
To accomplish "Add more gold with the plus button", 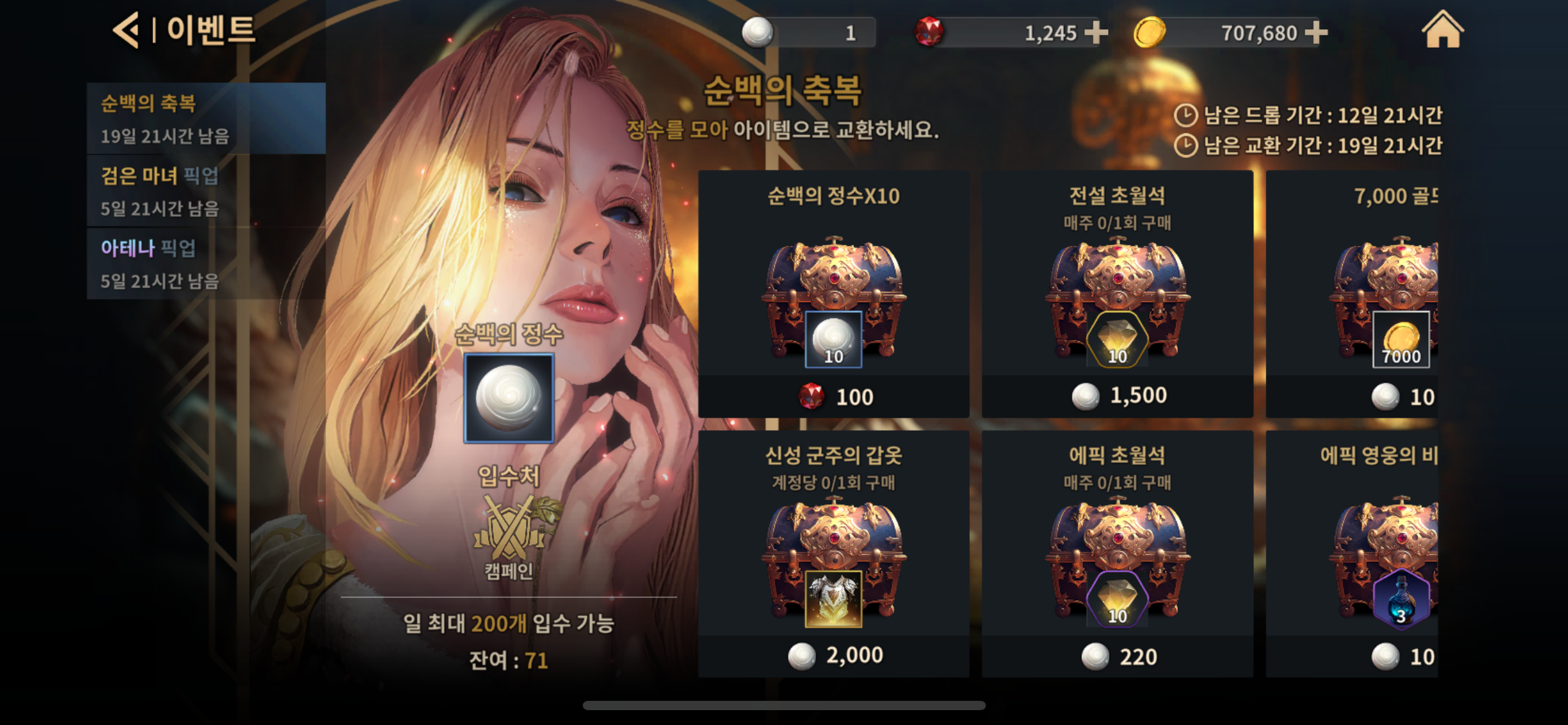I will pos(1316,32).
